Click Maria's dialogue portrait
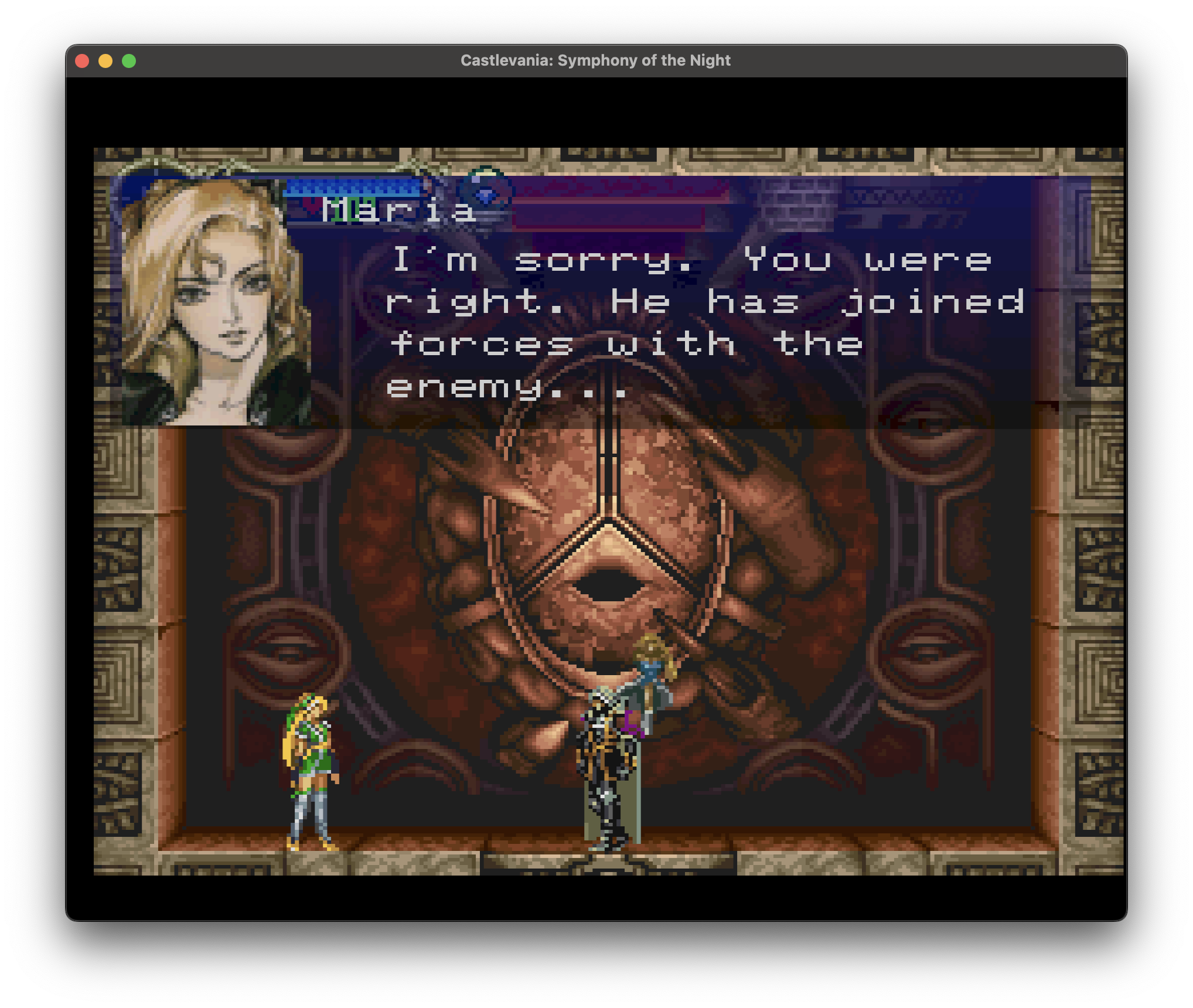This screenshot has width=1193, height=1008. 216,301
